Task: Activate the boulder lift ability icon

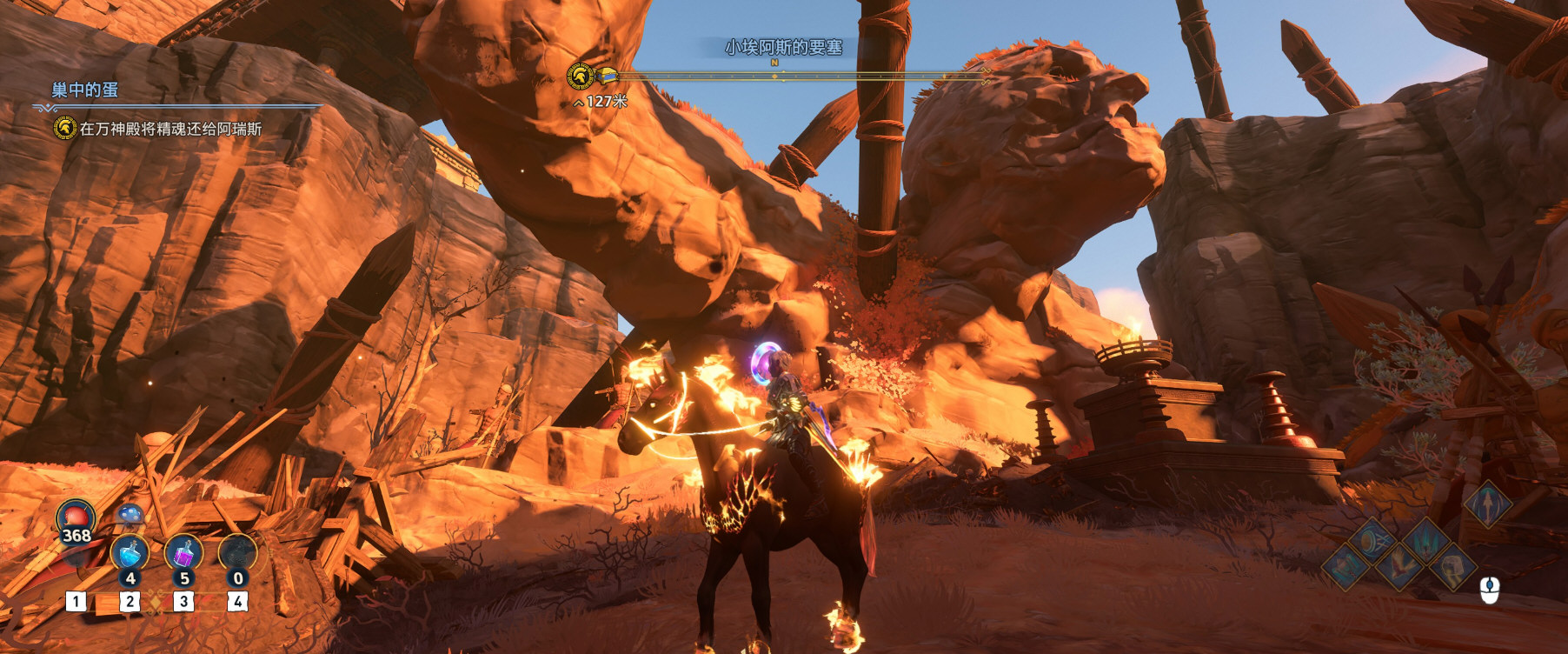Action: pyautogui.click(x=1453, y=568)
